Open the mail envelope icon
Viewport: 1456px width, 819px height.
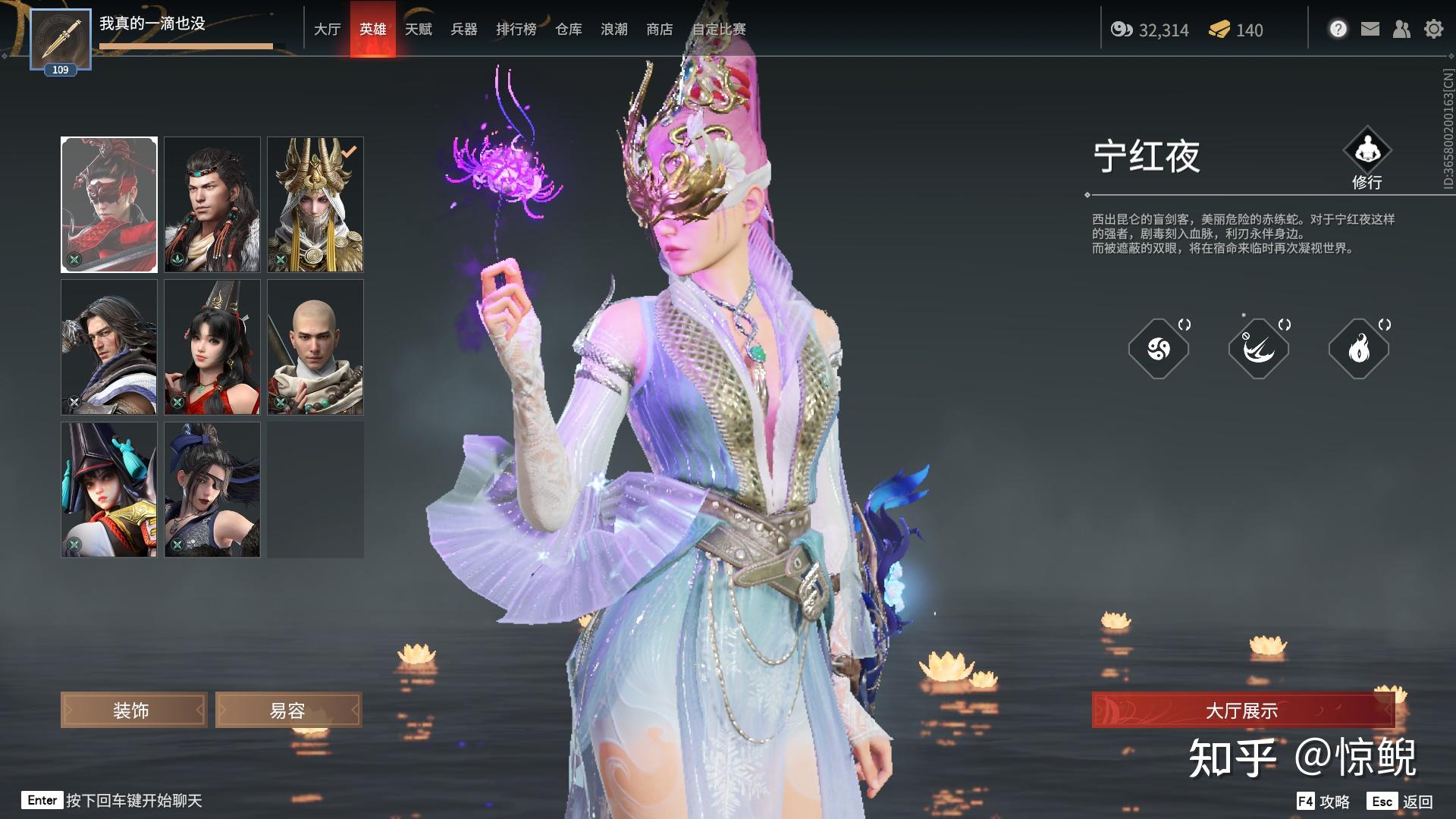coord(1370,30)
